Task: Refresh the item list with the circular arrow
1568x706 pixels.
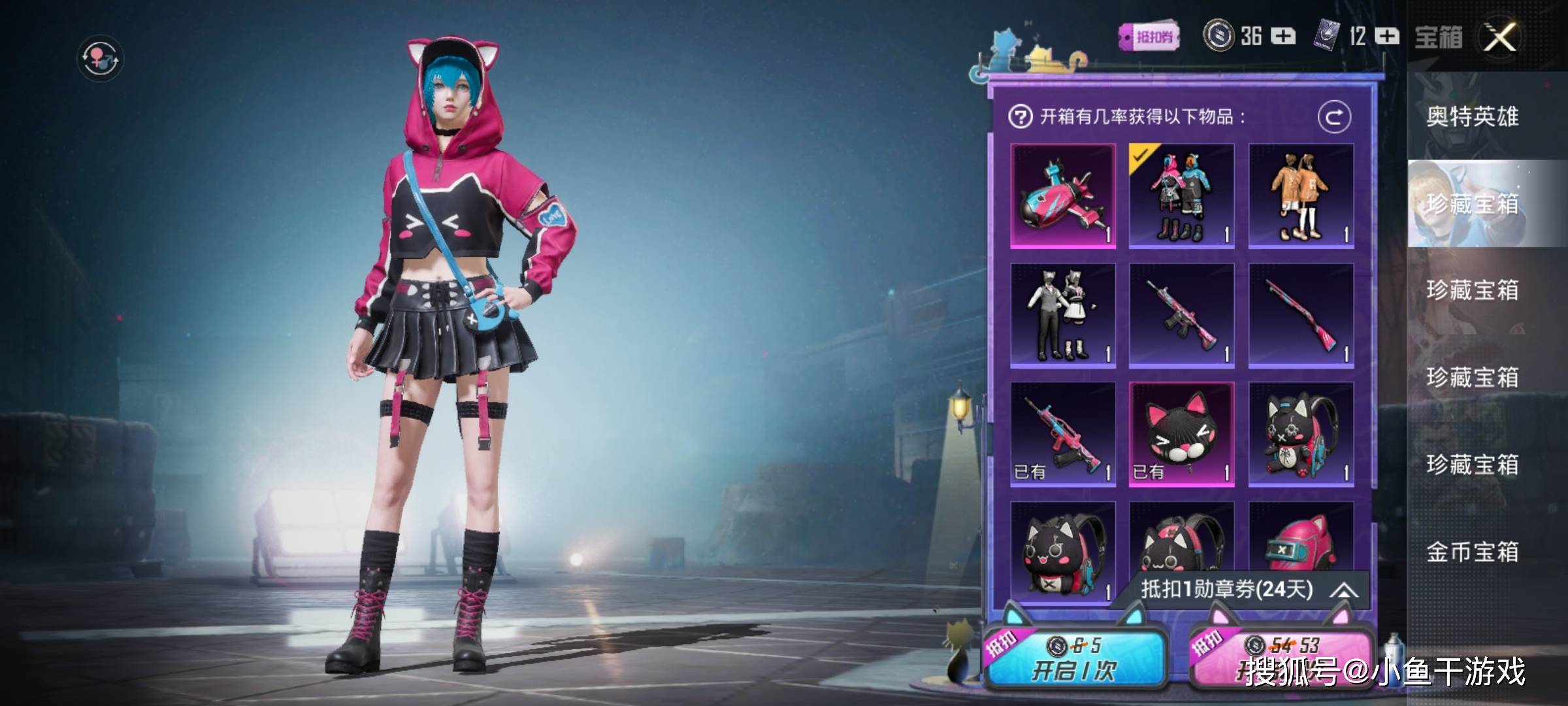Action: tap(1333, 117)
